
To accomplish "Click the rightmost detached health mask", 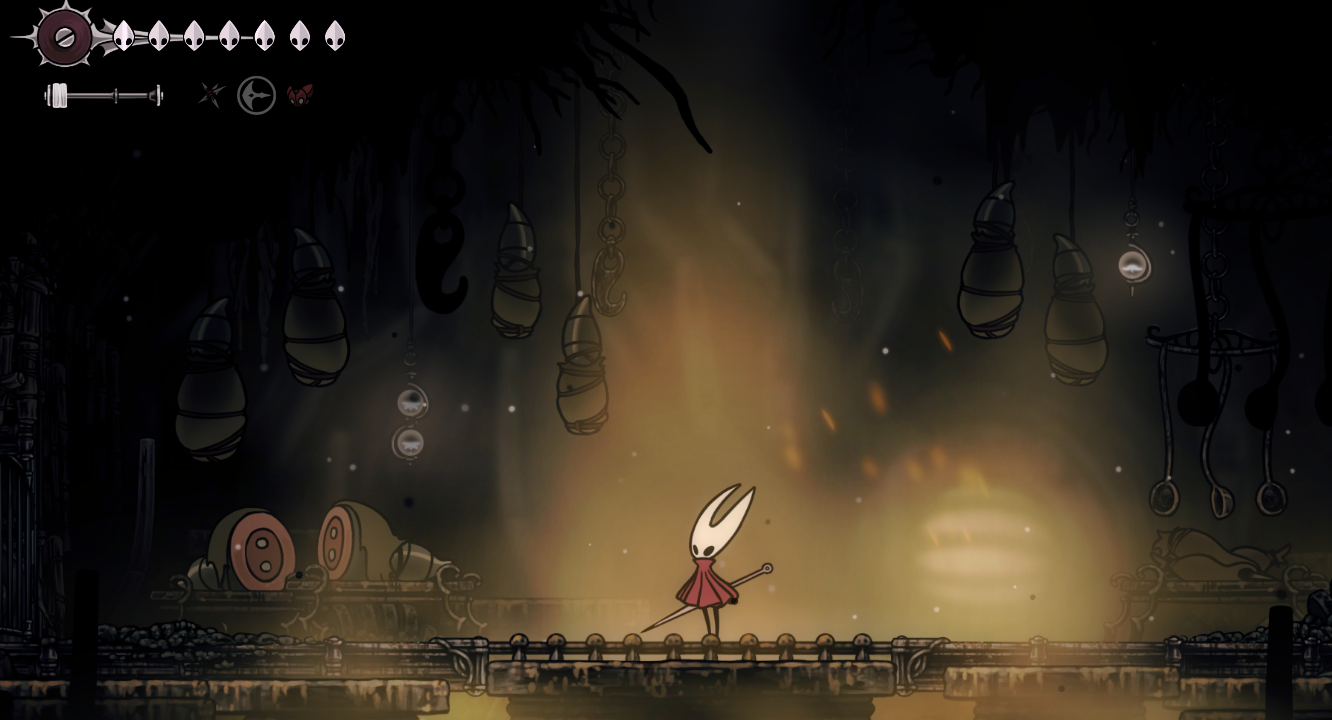I will pos(334,36).
